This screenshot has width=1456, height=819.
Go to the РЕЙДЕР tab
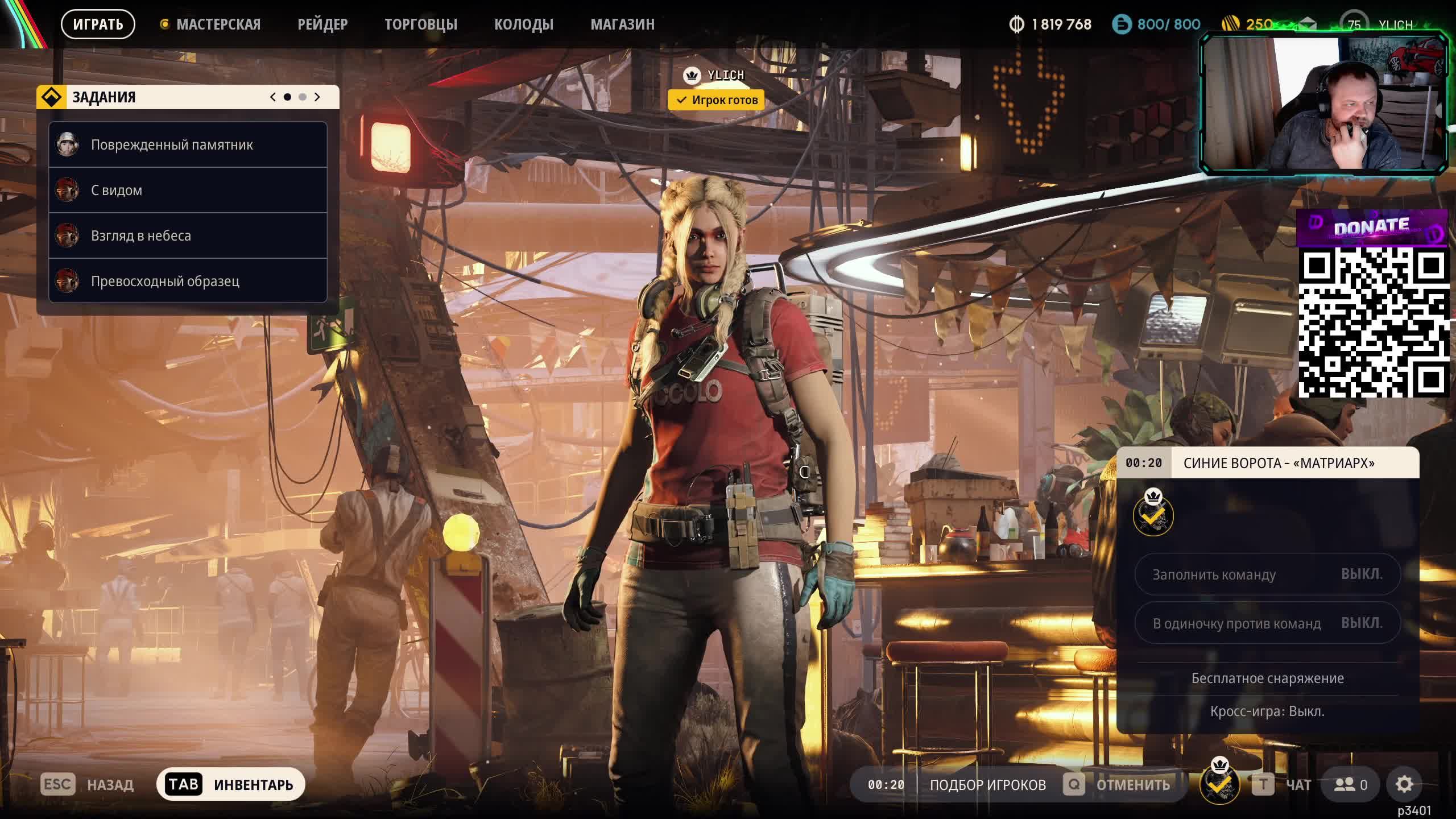pyautogui.click(x=322, y=24)
